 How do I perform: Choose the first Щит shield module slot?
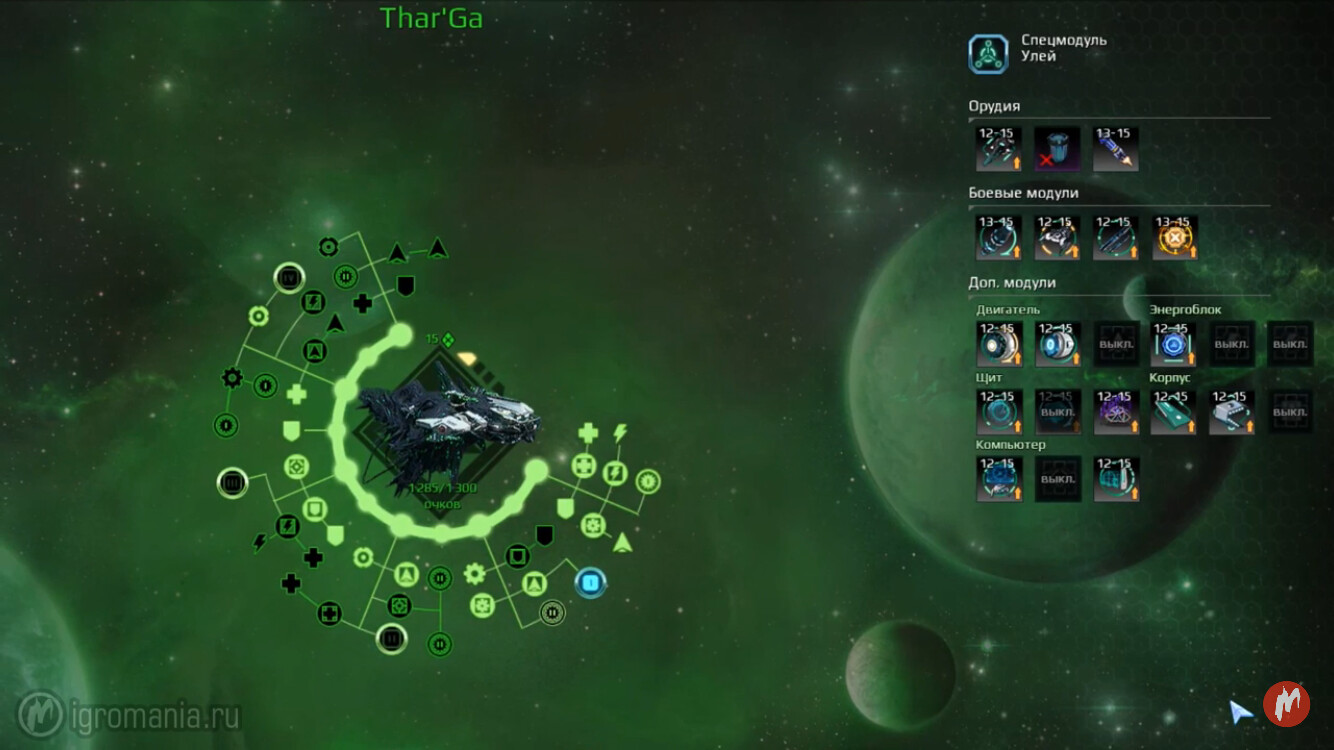999,411
